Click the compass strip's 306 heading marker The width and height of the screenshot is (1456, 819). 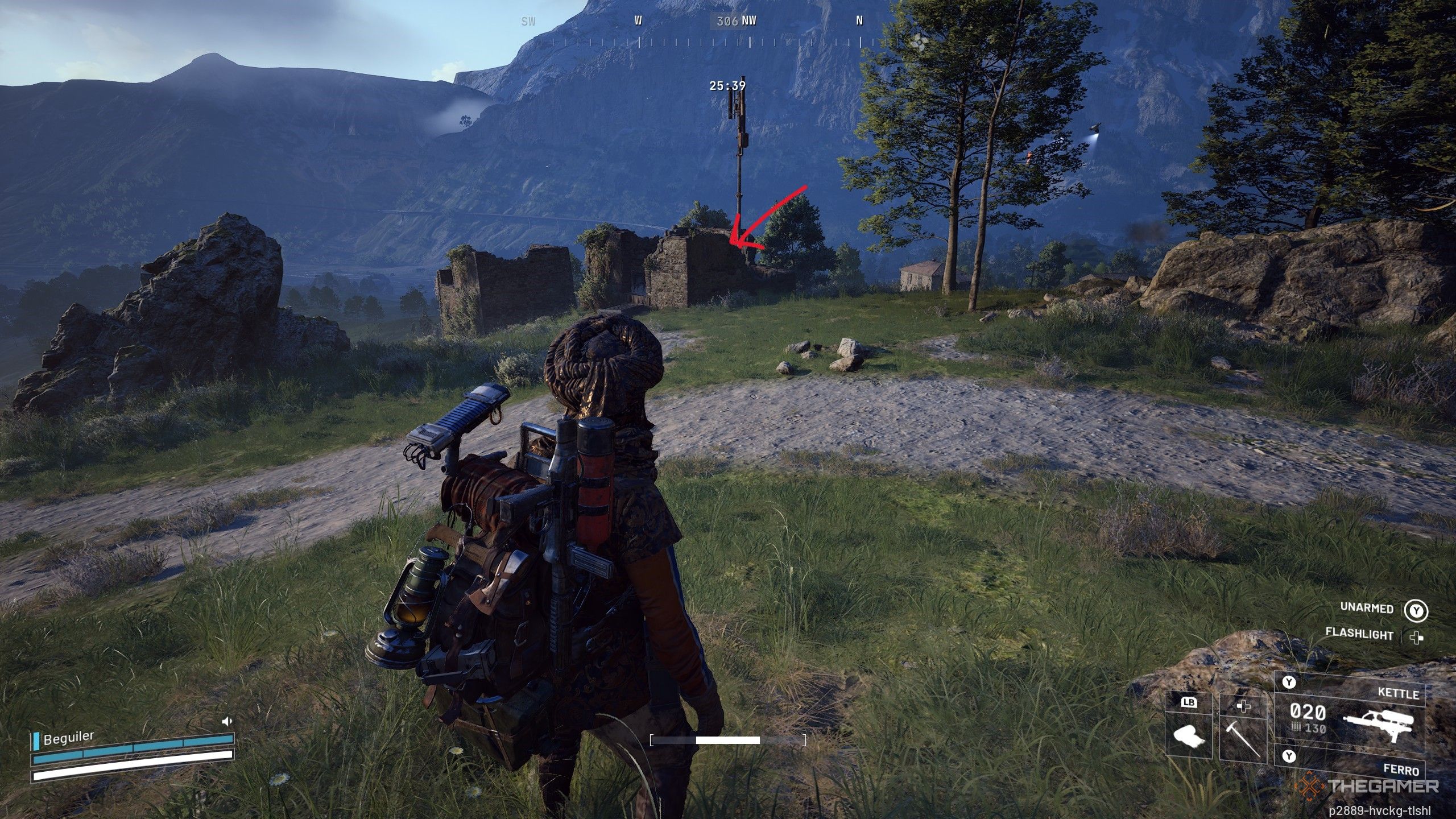(727, 22)
